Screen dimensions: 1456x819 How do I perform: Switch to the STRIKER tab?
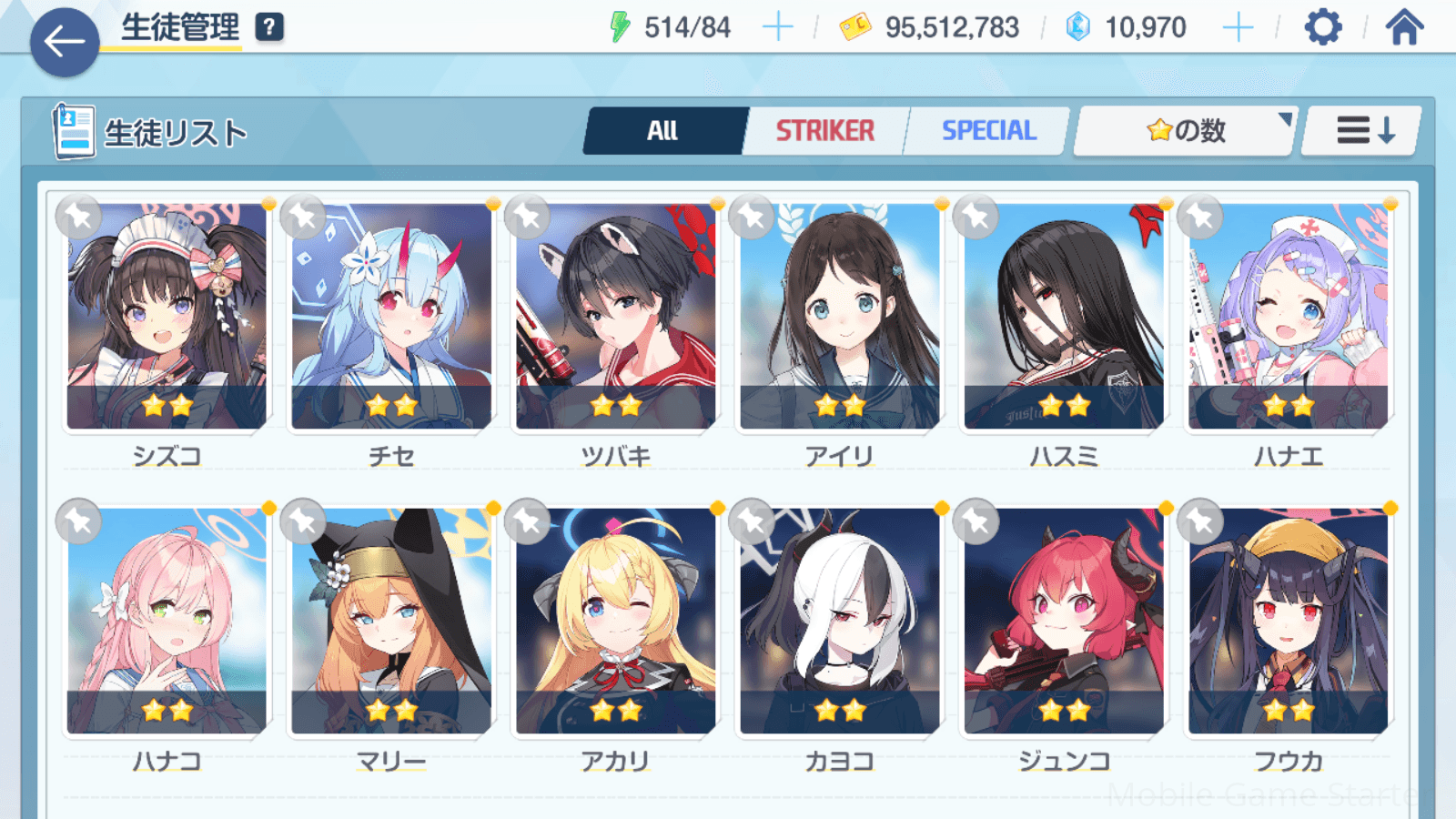[x=824, y=131]
